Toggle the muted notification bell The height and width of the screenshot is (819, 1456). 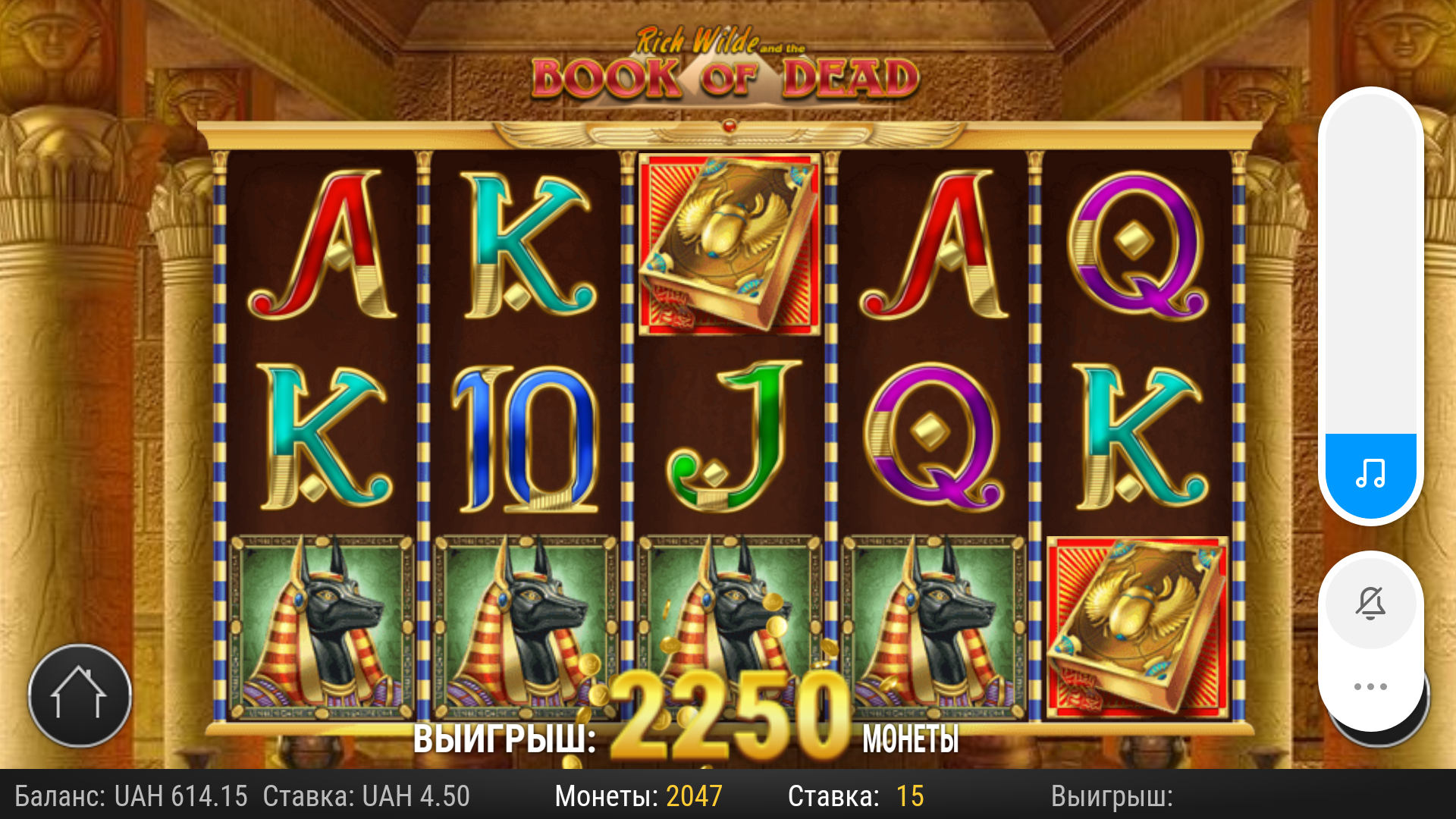click(x=1370, y=604)
